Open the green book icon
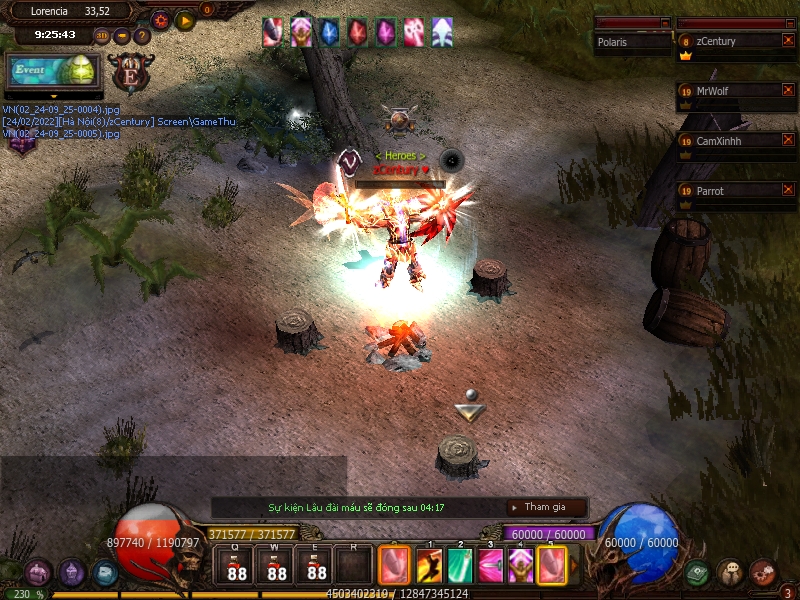The image size is (800, 600). point(697,572)
